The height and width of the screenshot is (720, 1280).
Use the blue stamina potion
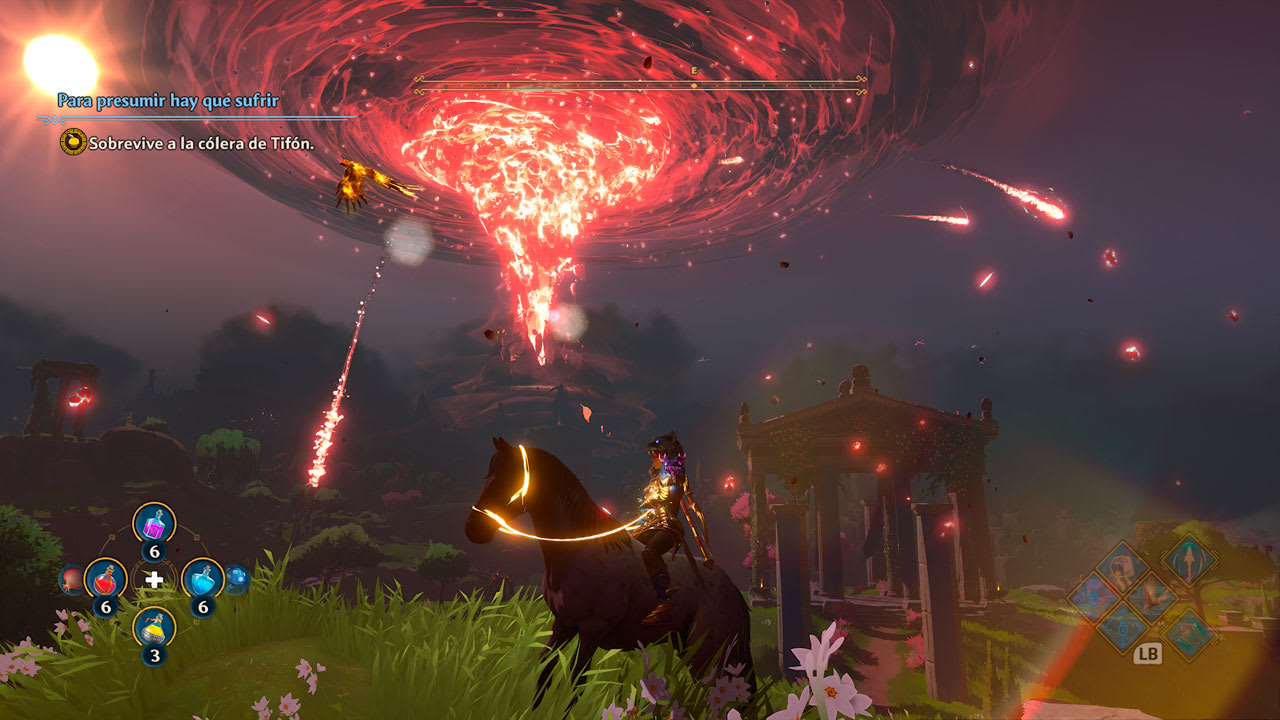pyautogui.click(x=202, y=578)
